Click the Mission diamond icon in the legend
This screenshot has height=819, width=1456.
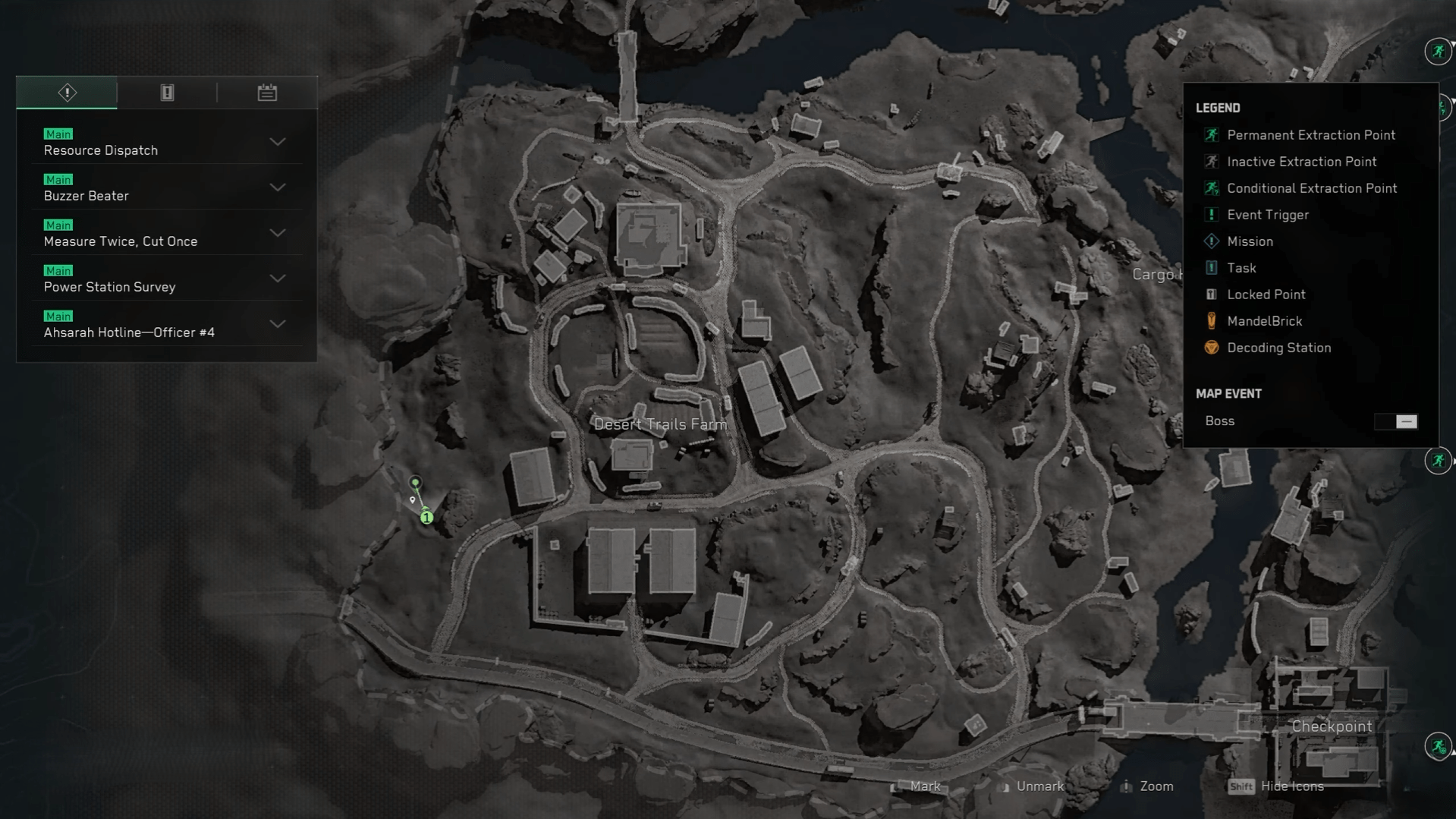[x=1212, y=241]
